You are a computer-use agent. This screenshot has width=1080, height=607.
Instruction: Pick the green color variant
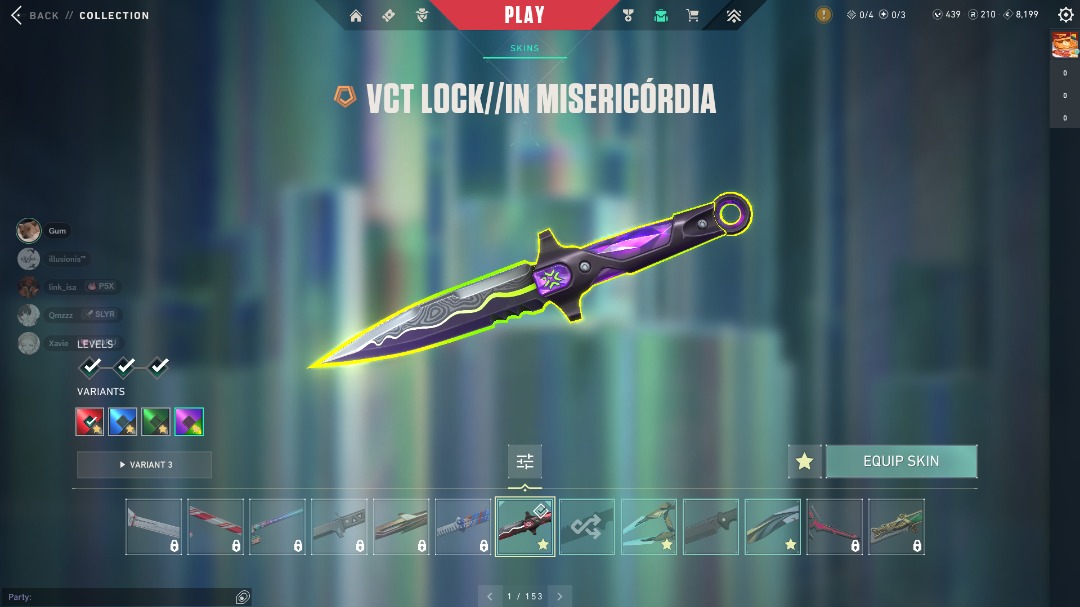(x=156, y=422)
